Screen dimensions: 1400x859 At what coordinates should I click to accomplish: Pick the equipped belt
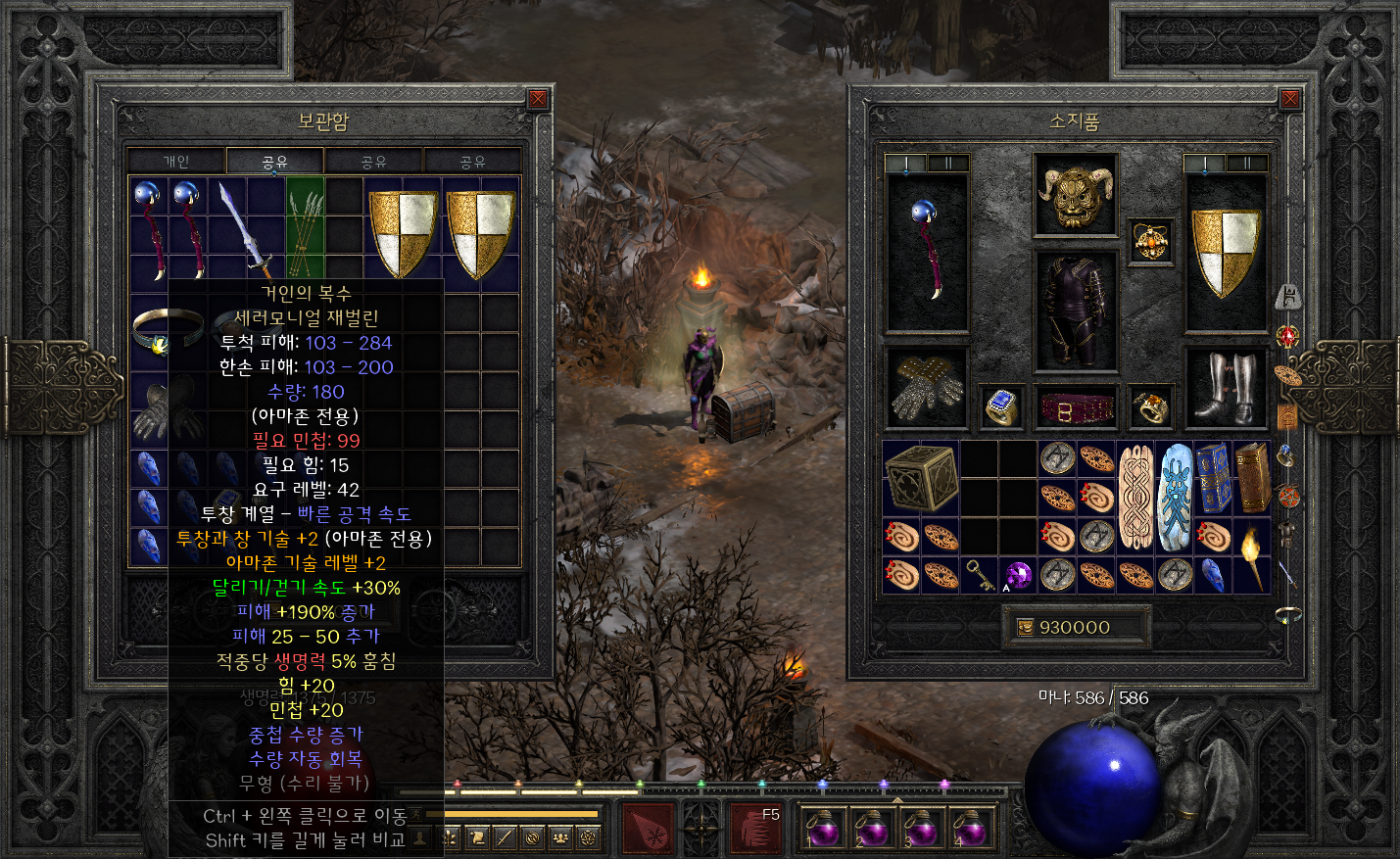pos(1076,406)
